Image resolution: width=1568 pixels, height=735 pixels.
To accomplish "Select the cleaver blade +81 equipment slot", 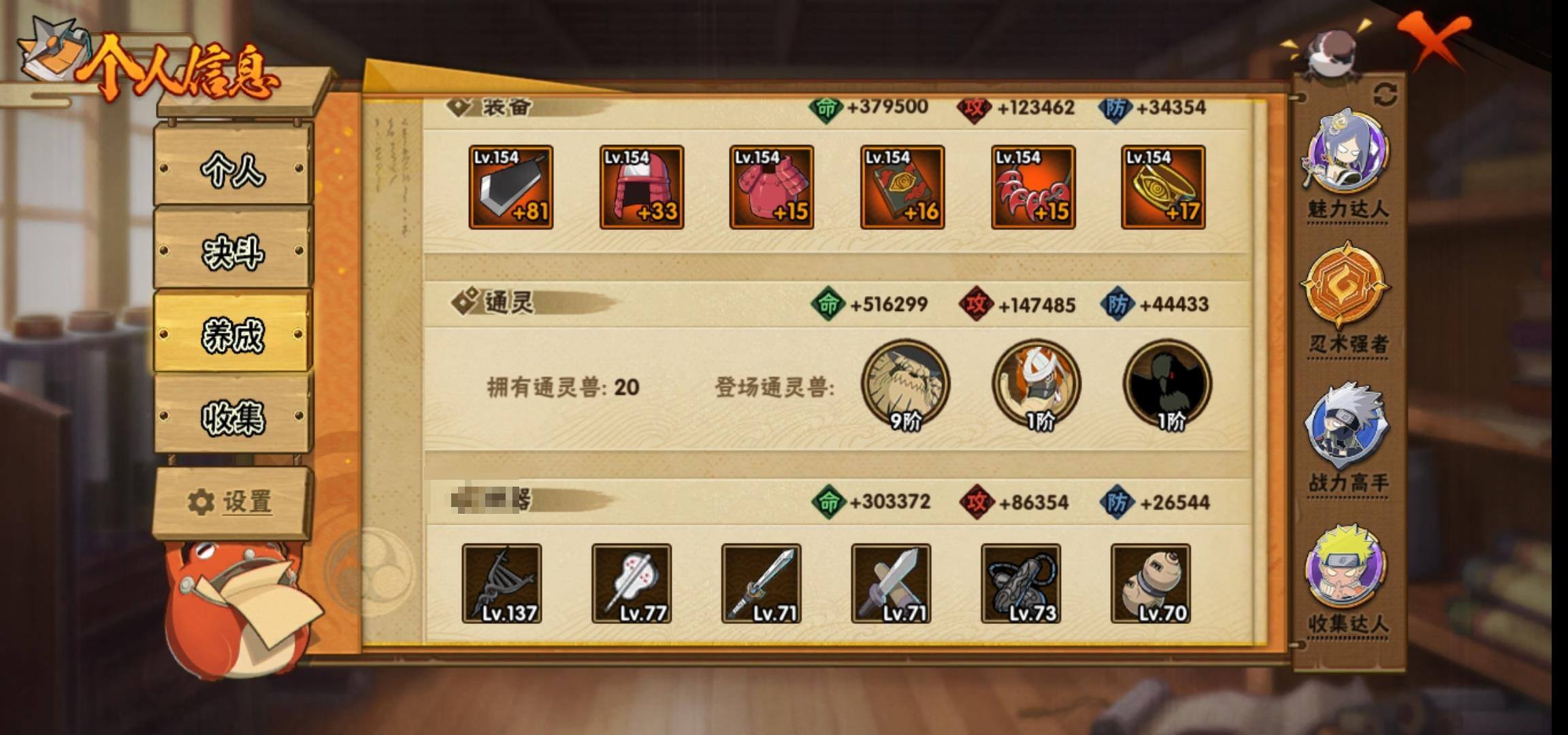I will [510, 187].
